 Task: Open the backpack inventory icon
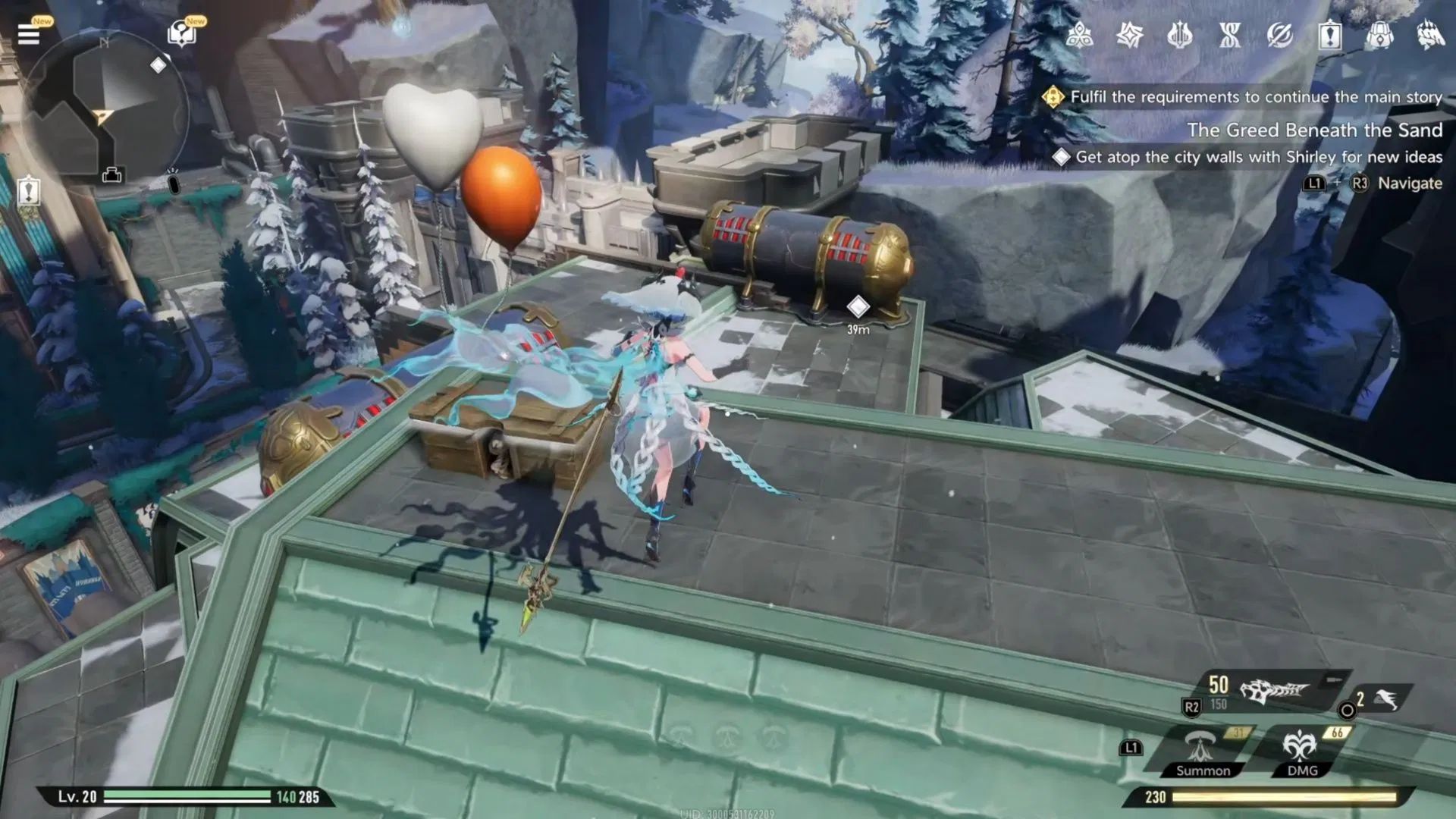pos(1382,34)
